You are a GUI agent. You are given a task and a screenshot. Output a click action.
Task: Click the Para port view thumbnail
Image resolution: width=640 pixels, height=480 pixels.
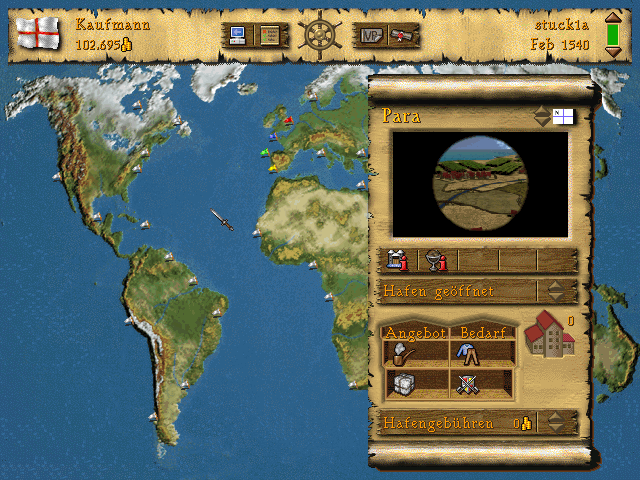coord(480,185)
